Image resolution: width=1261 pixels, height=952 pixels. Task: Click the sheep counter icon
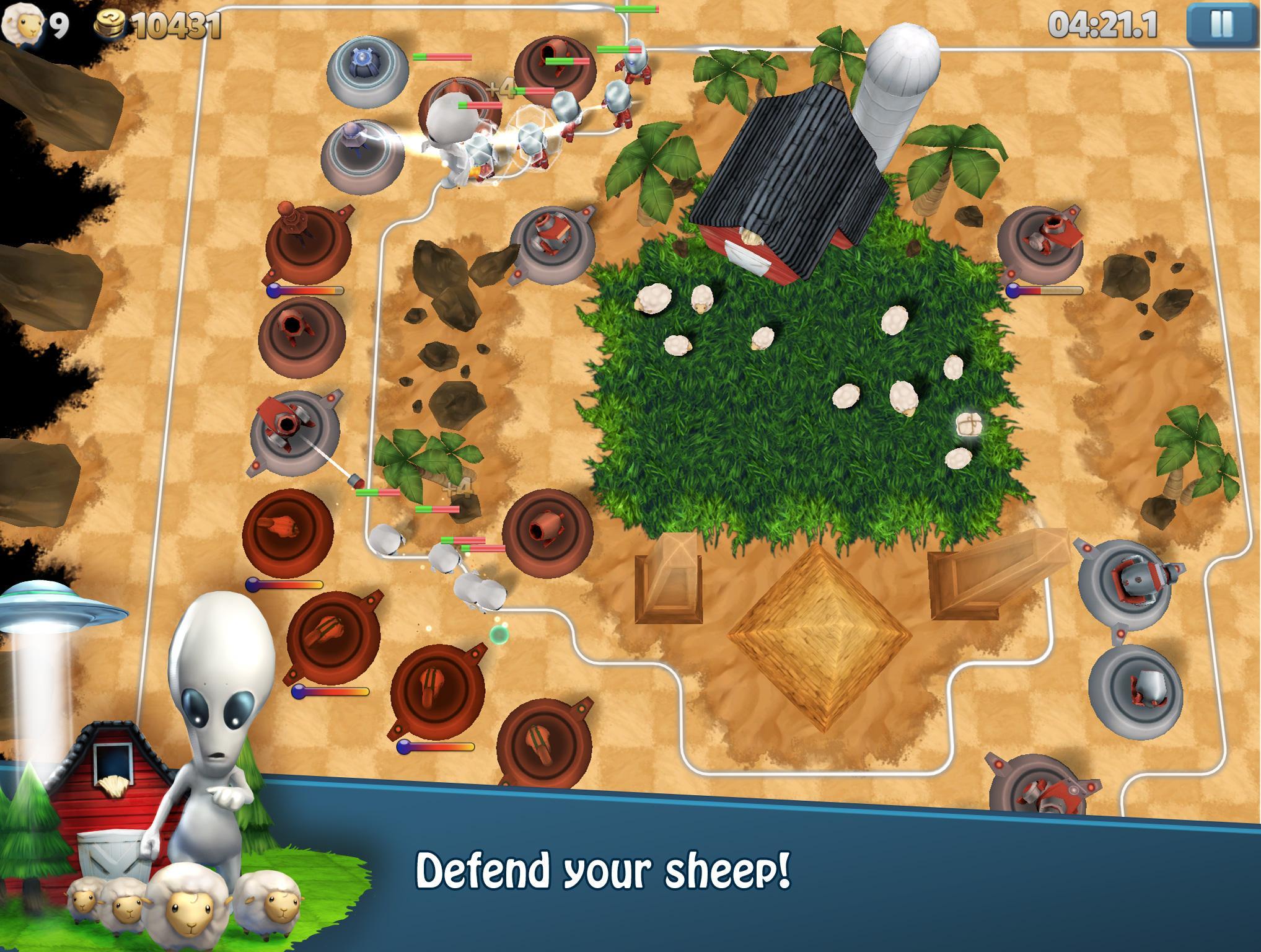(24, 23)
